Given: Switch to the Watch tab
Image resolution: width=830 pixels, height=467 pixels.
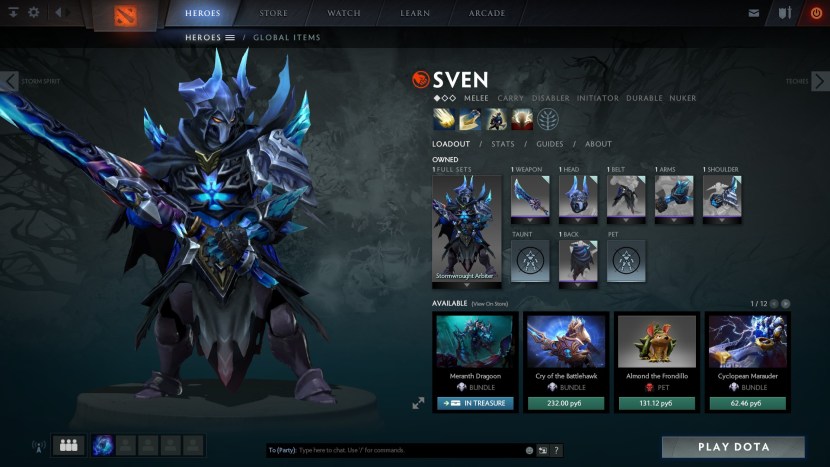Looking at the screenshot, I should pyautogui.click(x=344, y=13).
